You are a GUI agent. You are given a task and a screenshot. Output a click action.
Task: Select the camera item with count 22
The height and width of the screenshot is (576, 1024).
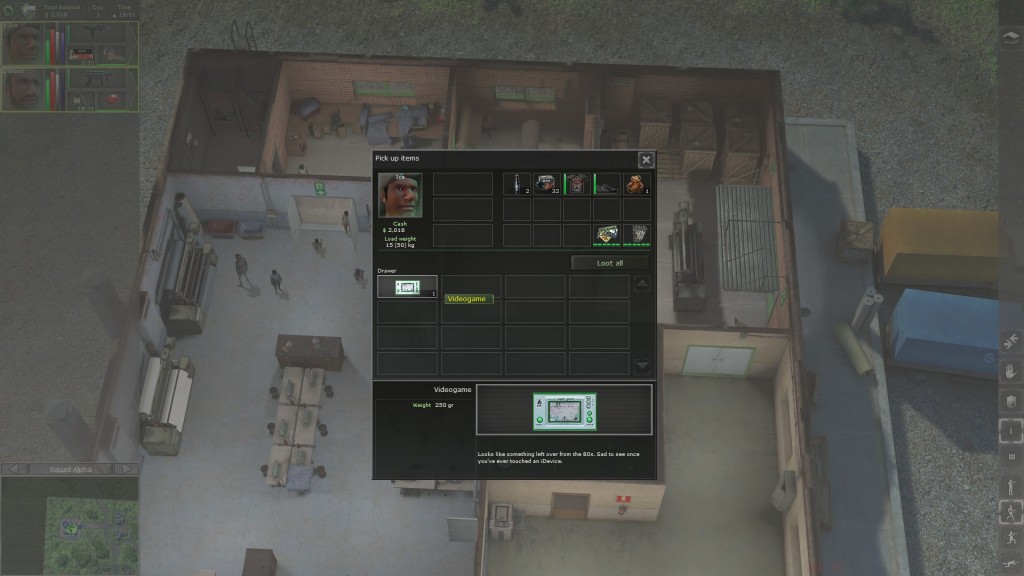(547, 184)
